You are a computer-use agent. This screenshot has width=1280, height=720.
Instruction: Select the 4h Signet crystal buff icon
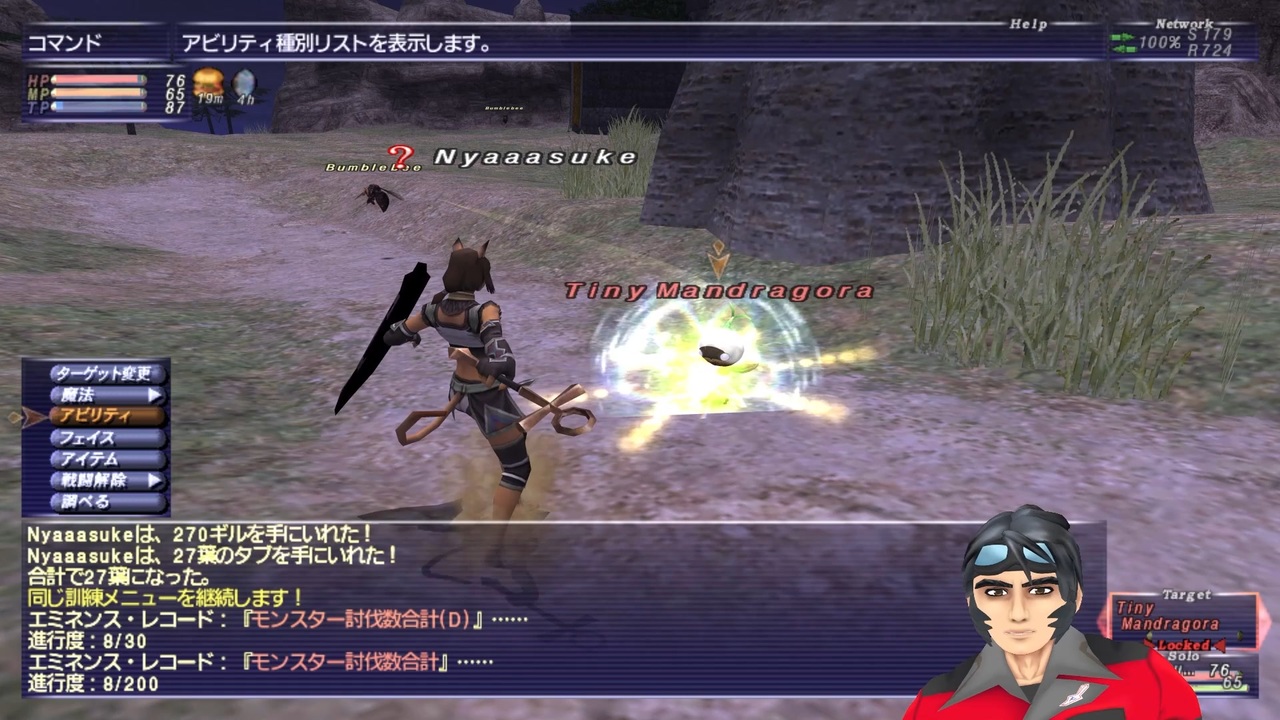tap(243, 84)
